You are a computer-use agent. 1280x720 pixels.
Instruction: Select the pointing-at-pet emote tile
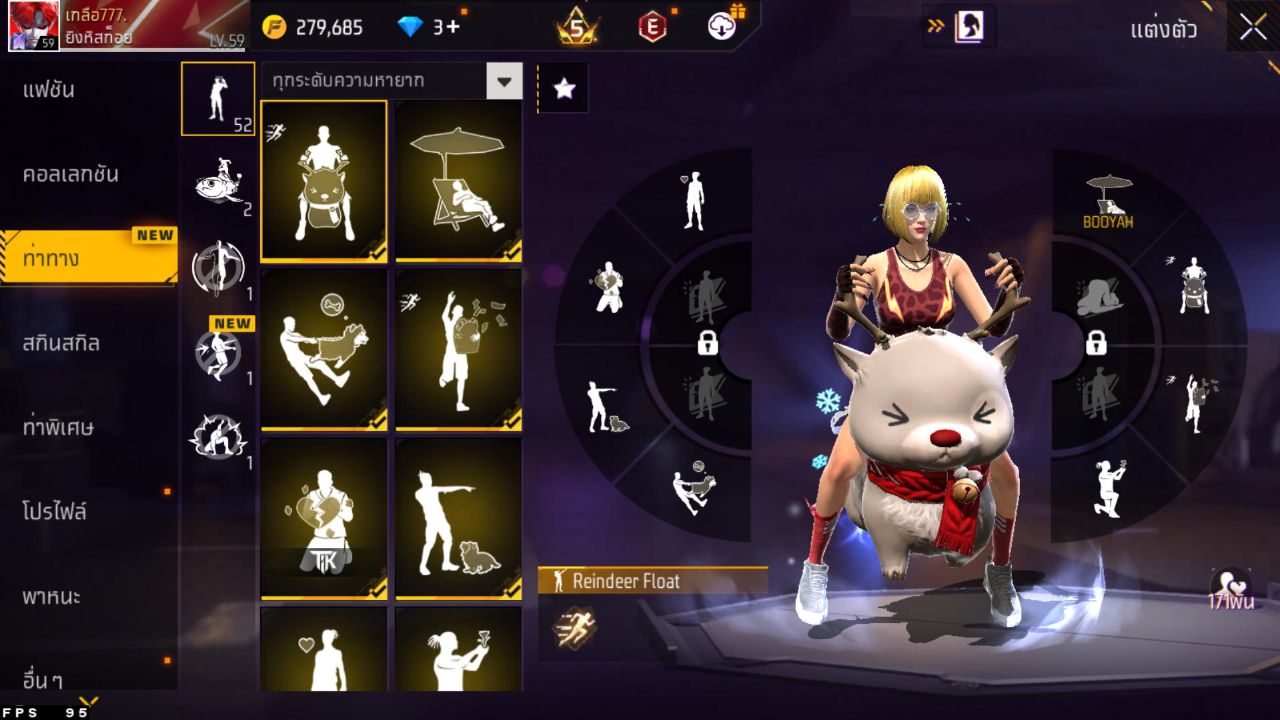(x=458, y=518)
